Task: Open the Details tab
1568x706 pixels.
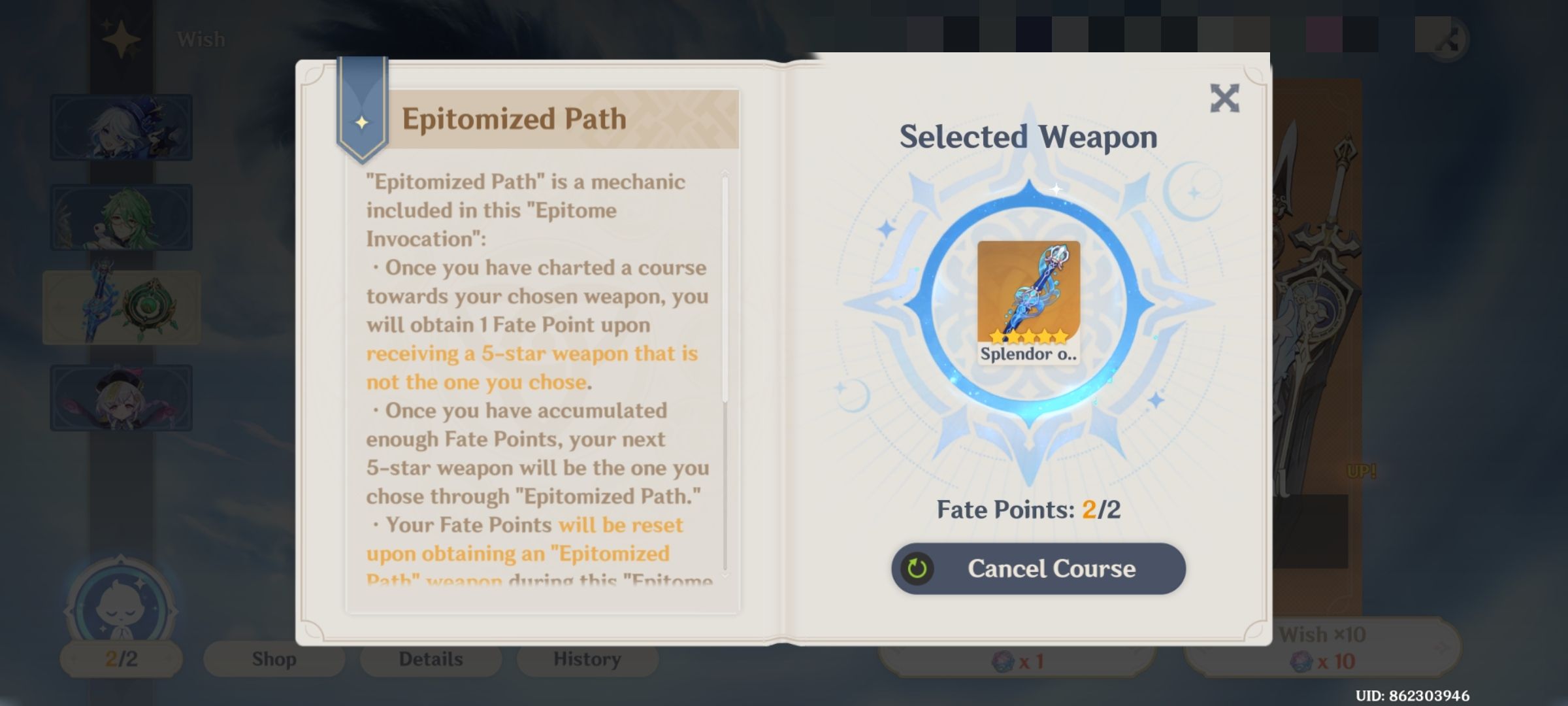Action: pos(430,658)
